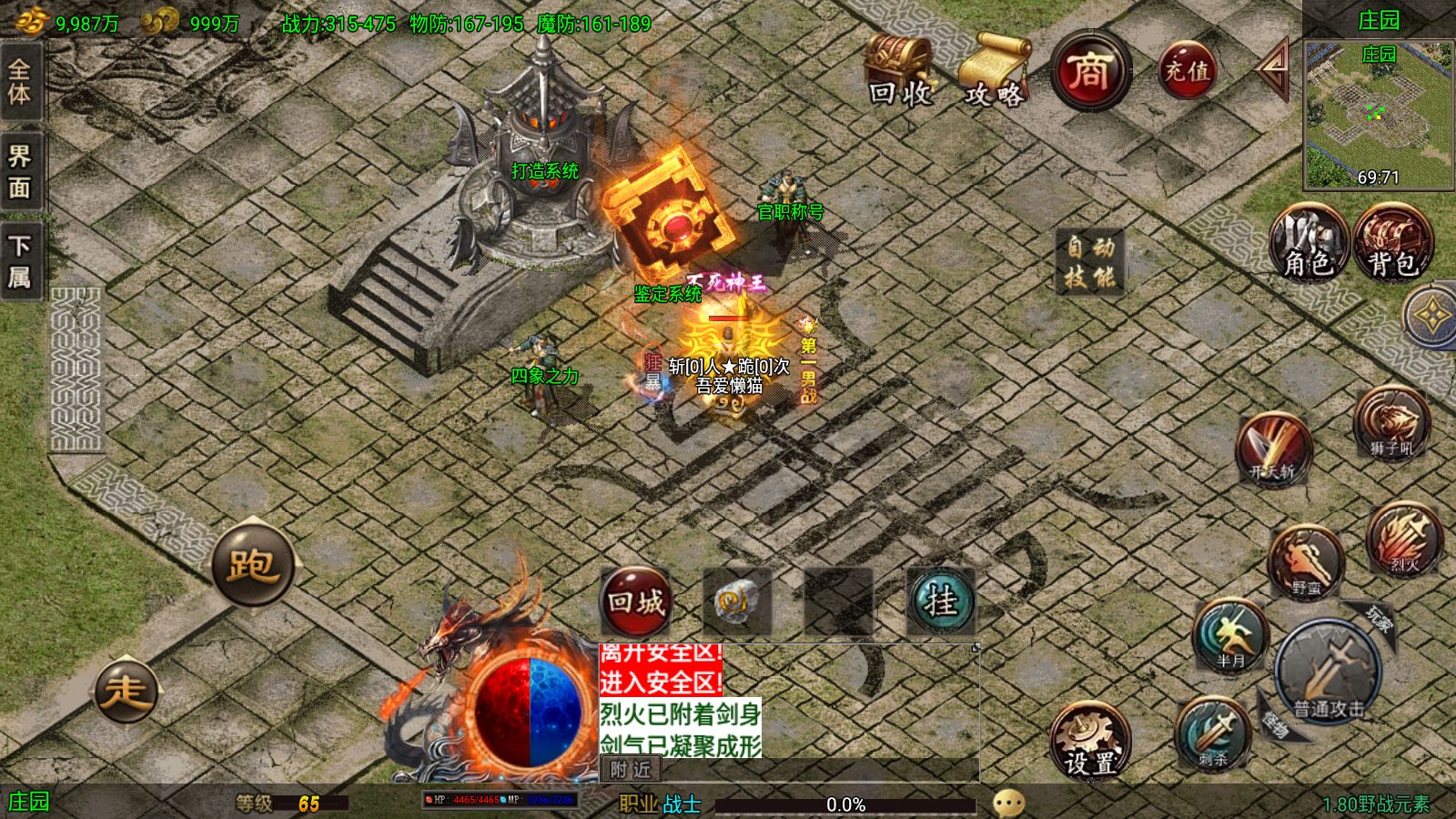The image size is (1456, 819).
Task: Switch movement to 跑 run mode
Action: [x=252, y=564]
